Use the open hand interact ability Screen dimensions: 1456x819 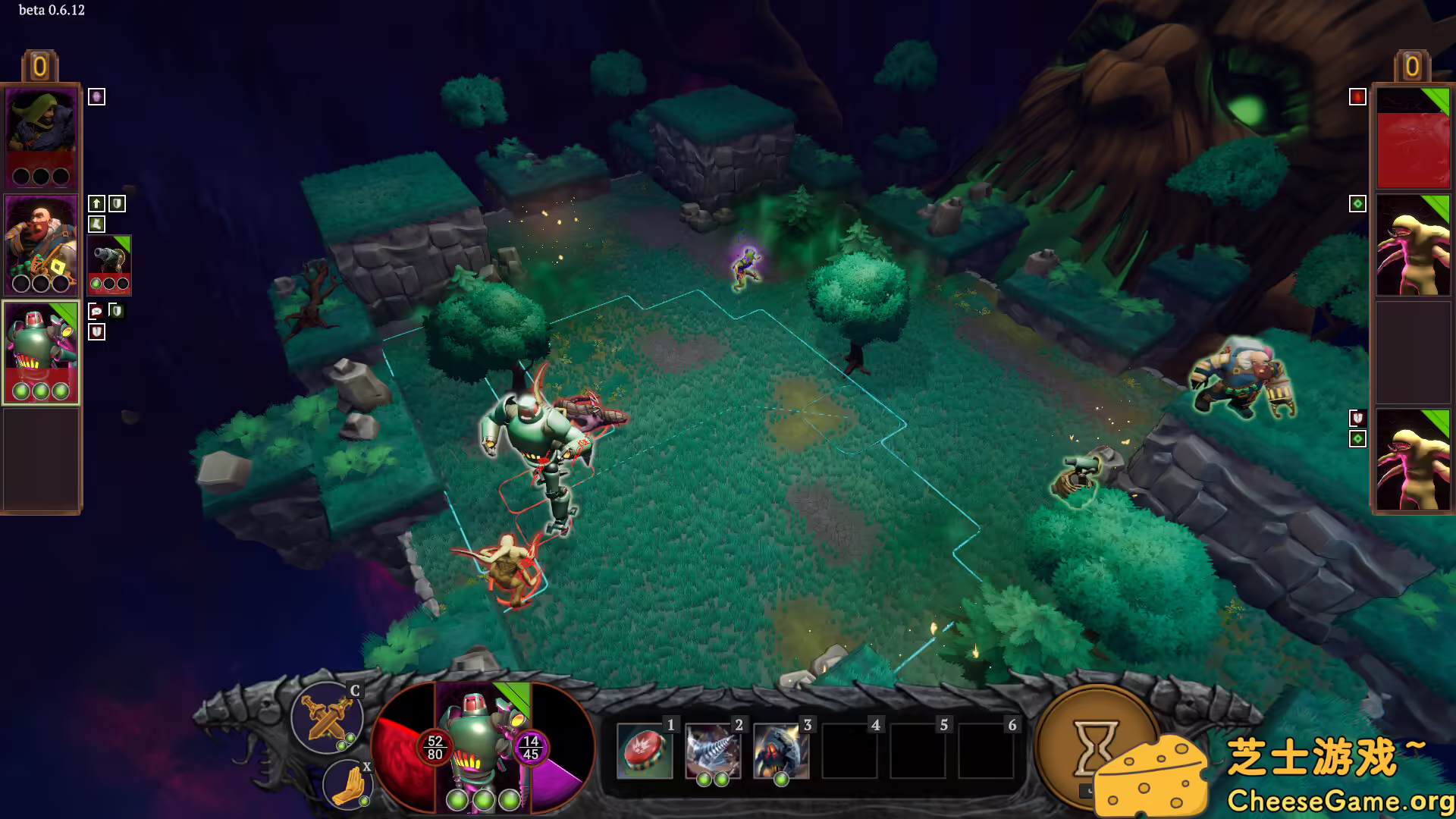pyautogui.click(x=348, y=785)
